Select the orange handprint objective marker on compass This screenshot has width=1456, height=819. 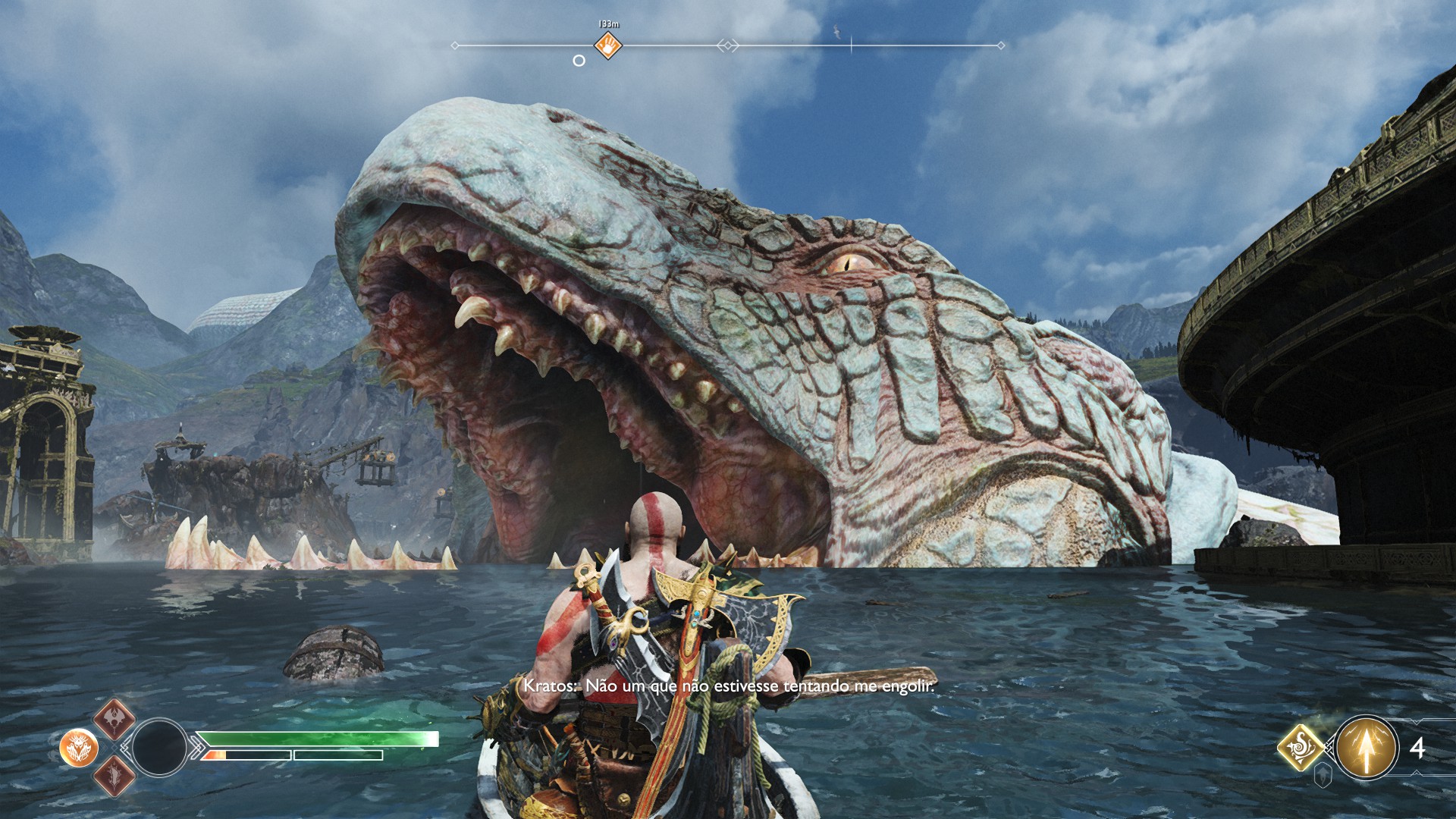pyautogui.click(x=607, y=45)
